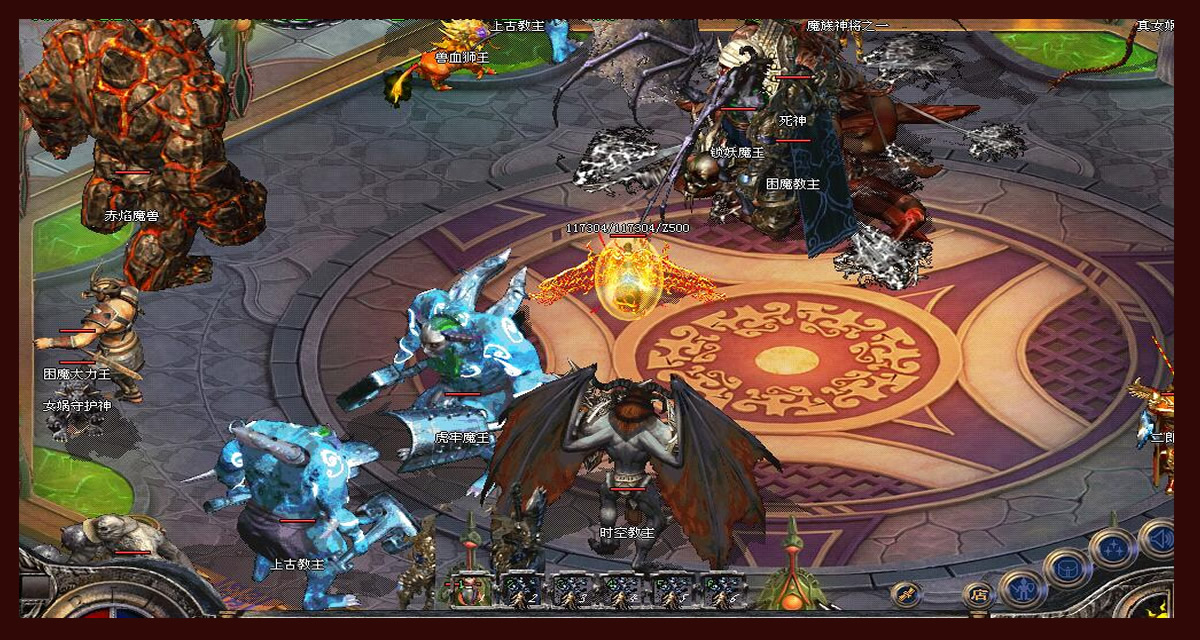This screenshot has height=640, width=1200.
Task: Use the skill in hotbar slot 3
Action: (x=572, y=590)
